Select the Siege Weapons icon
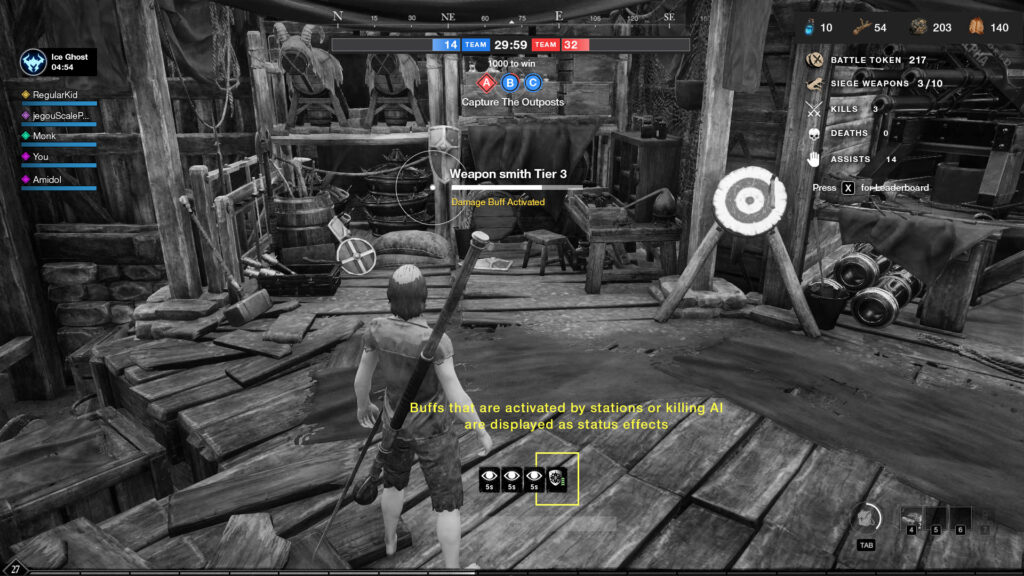 [x=815, y=84]
